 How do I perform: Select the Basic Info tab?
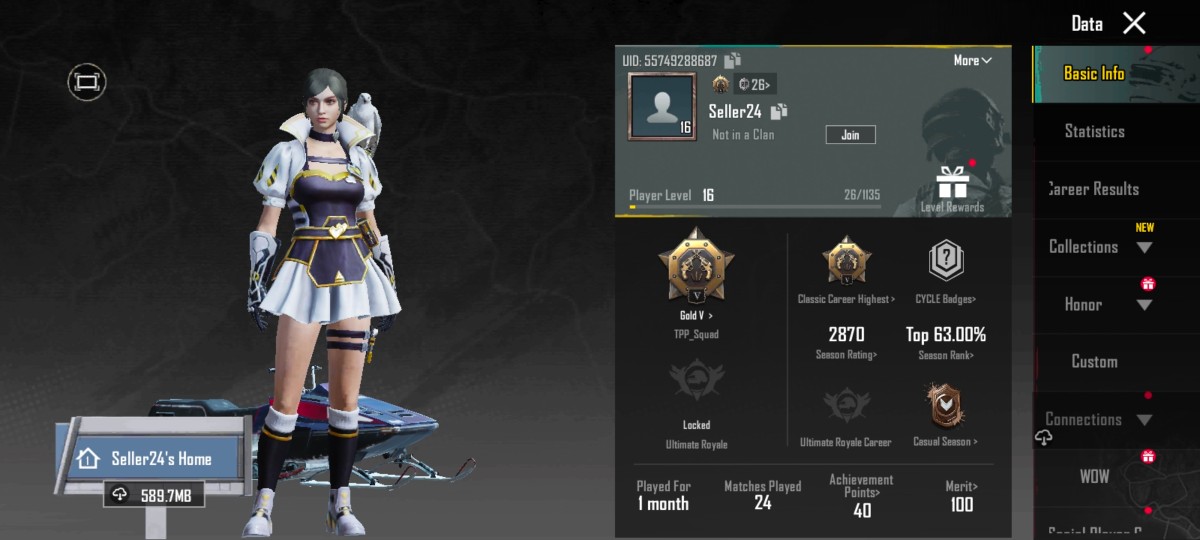1094,74
